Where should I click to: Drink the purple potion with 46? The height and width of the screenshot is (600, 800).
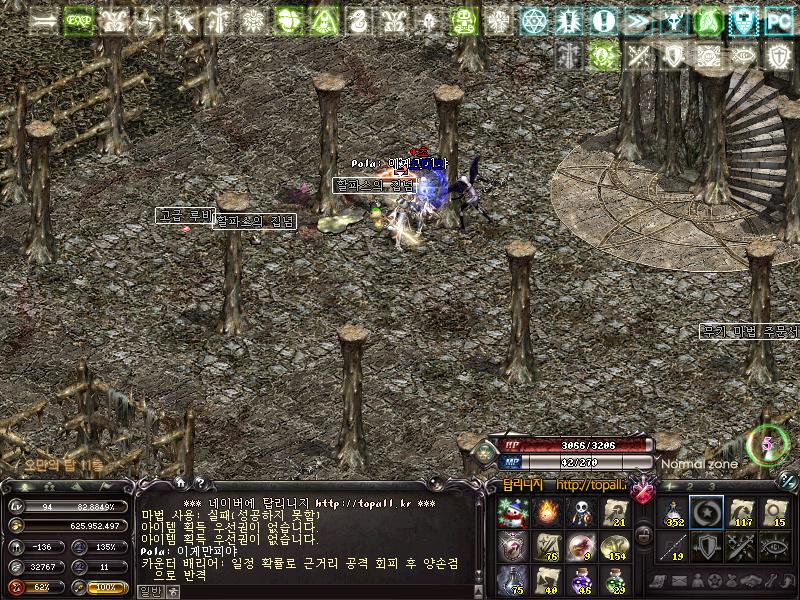click(580, 579)
